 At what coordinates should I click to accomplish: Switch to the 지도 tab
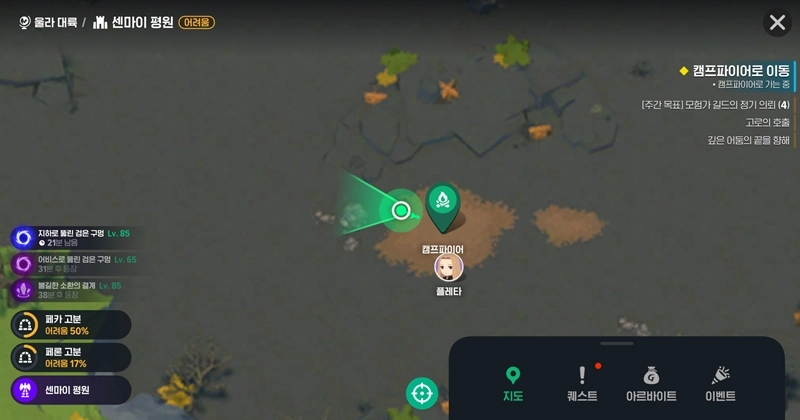[513, 383]
